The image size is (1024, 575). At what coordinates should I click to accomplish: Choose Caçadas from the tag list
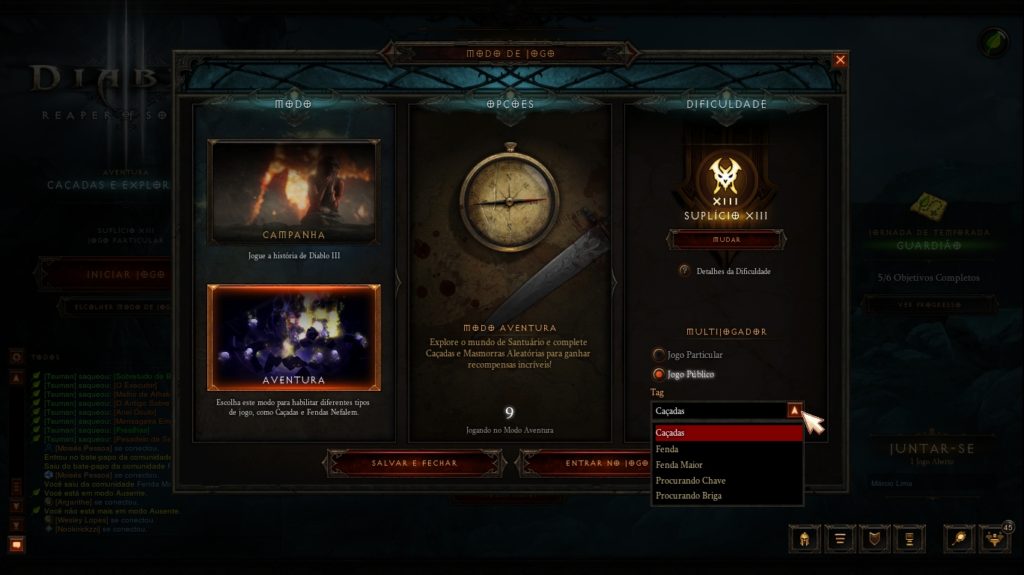(727, 433)
